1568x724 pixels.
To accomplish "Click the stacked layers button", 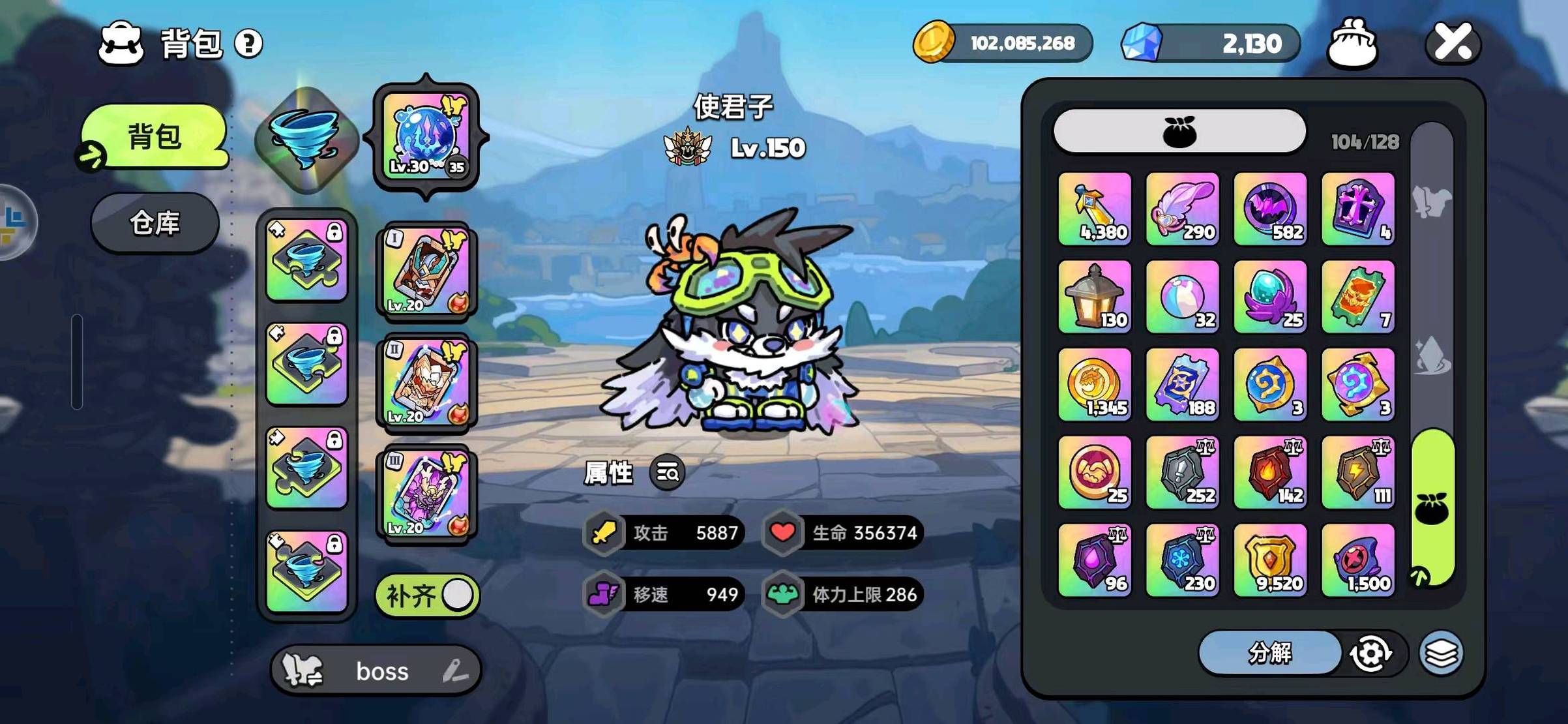I will point(1441,652).
